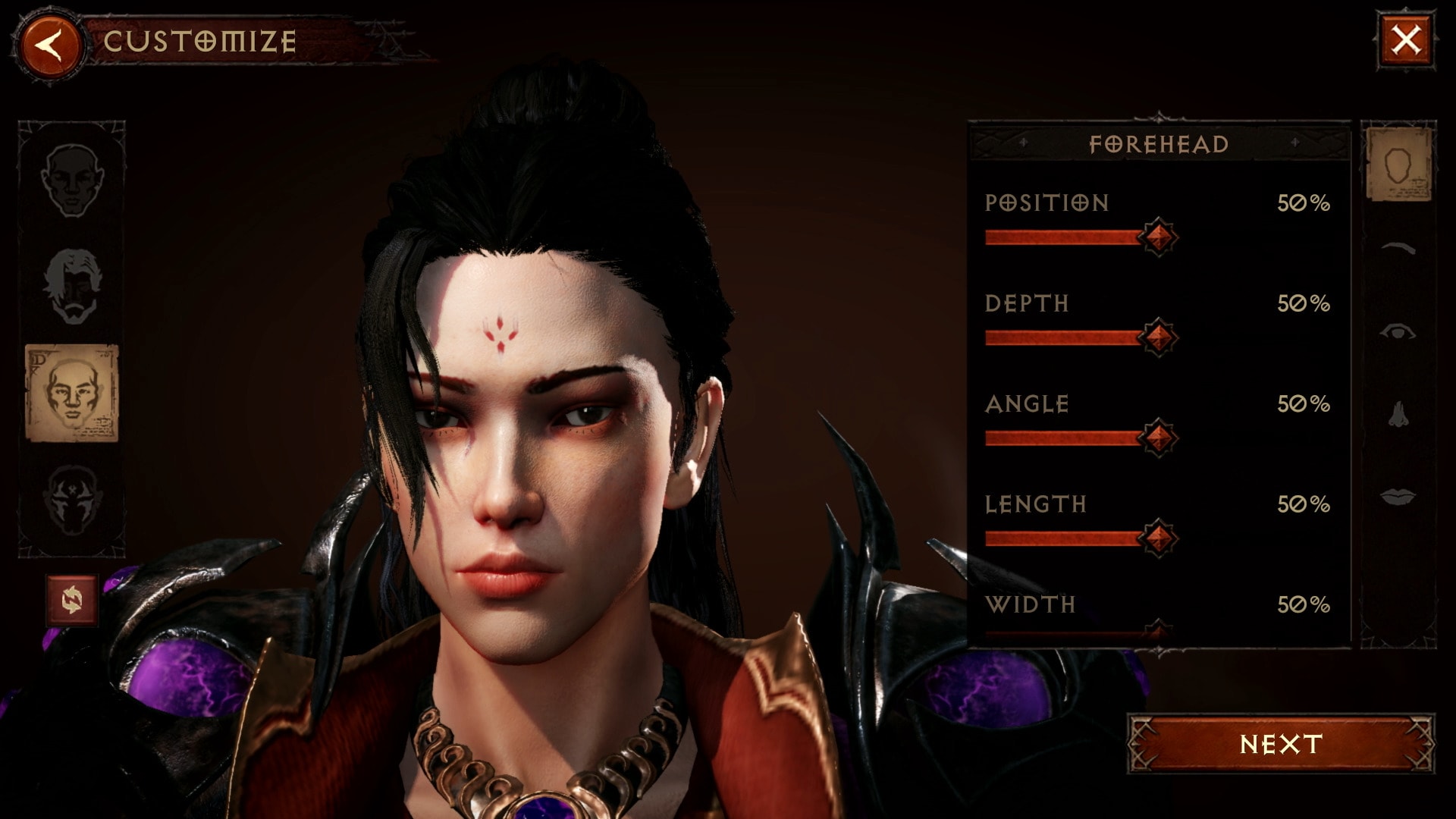
Task: Click the right arrow beside the FOREHEAD header
Action: point(1294,141)
